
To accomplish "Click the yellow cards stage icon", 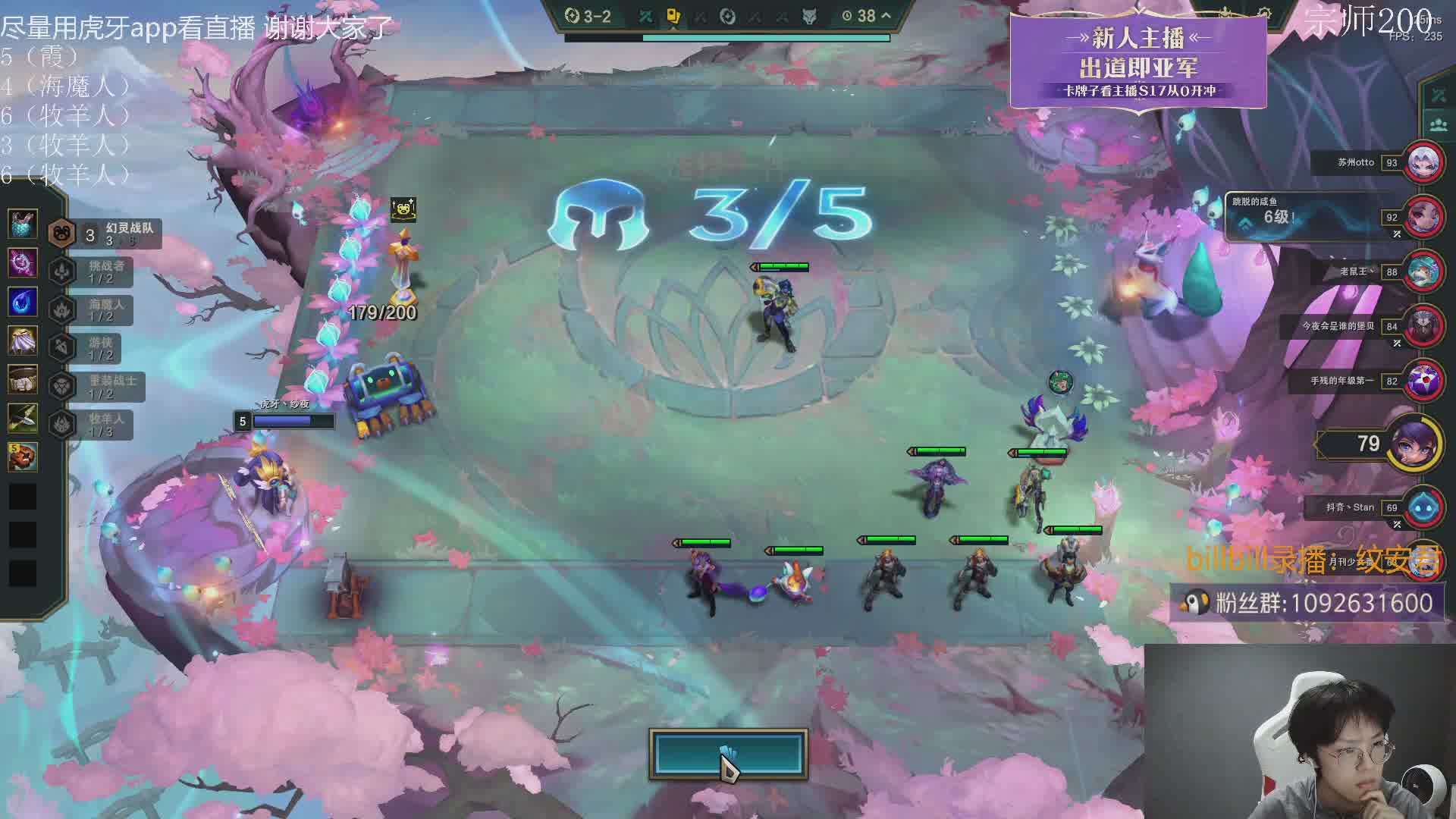I will tap(673, 16).
